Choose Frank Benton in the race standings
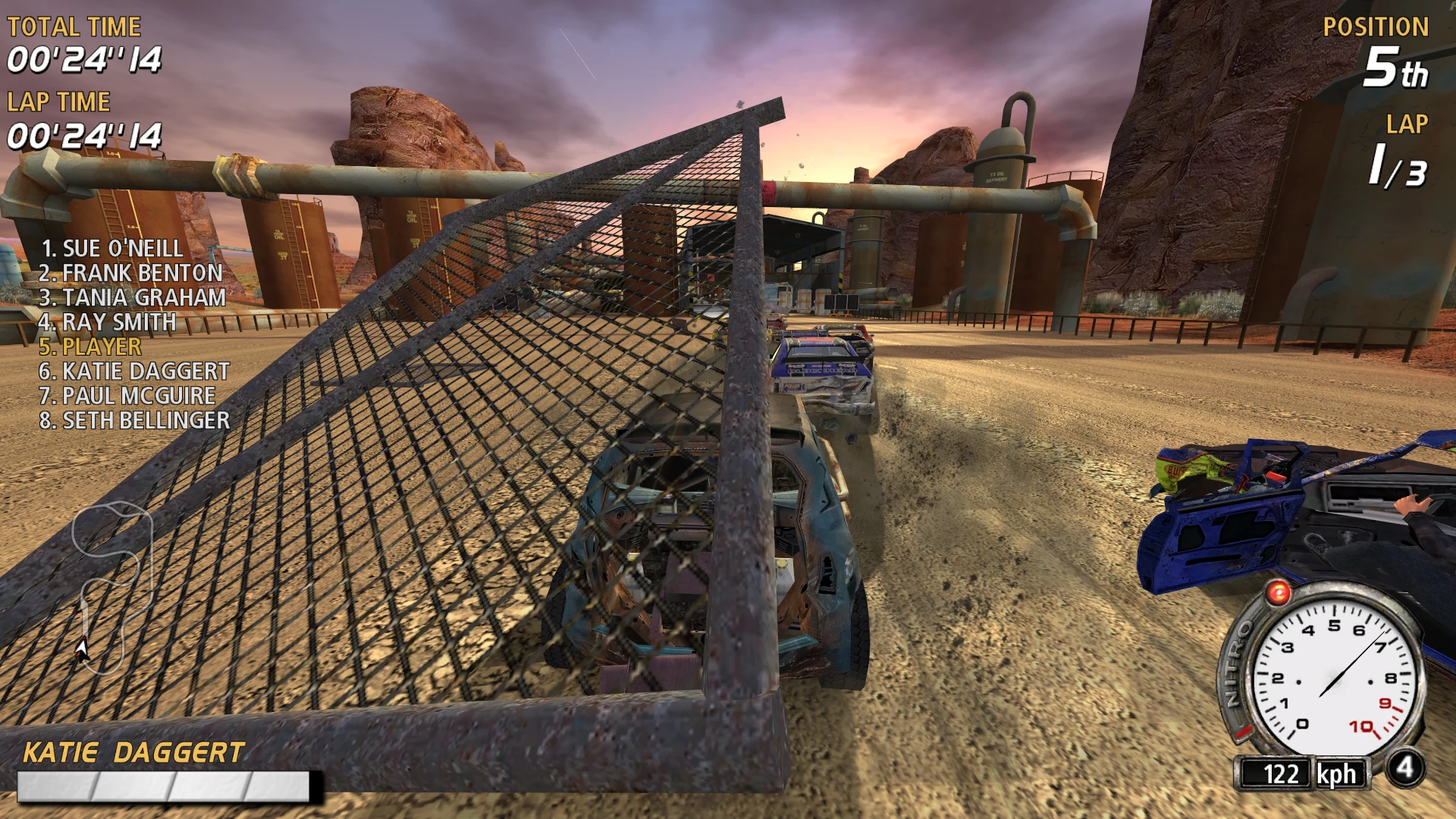Image resolution: width=1456 pixels, height=819 pixels. (130, 273)
